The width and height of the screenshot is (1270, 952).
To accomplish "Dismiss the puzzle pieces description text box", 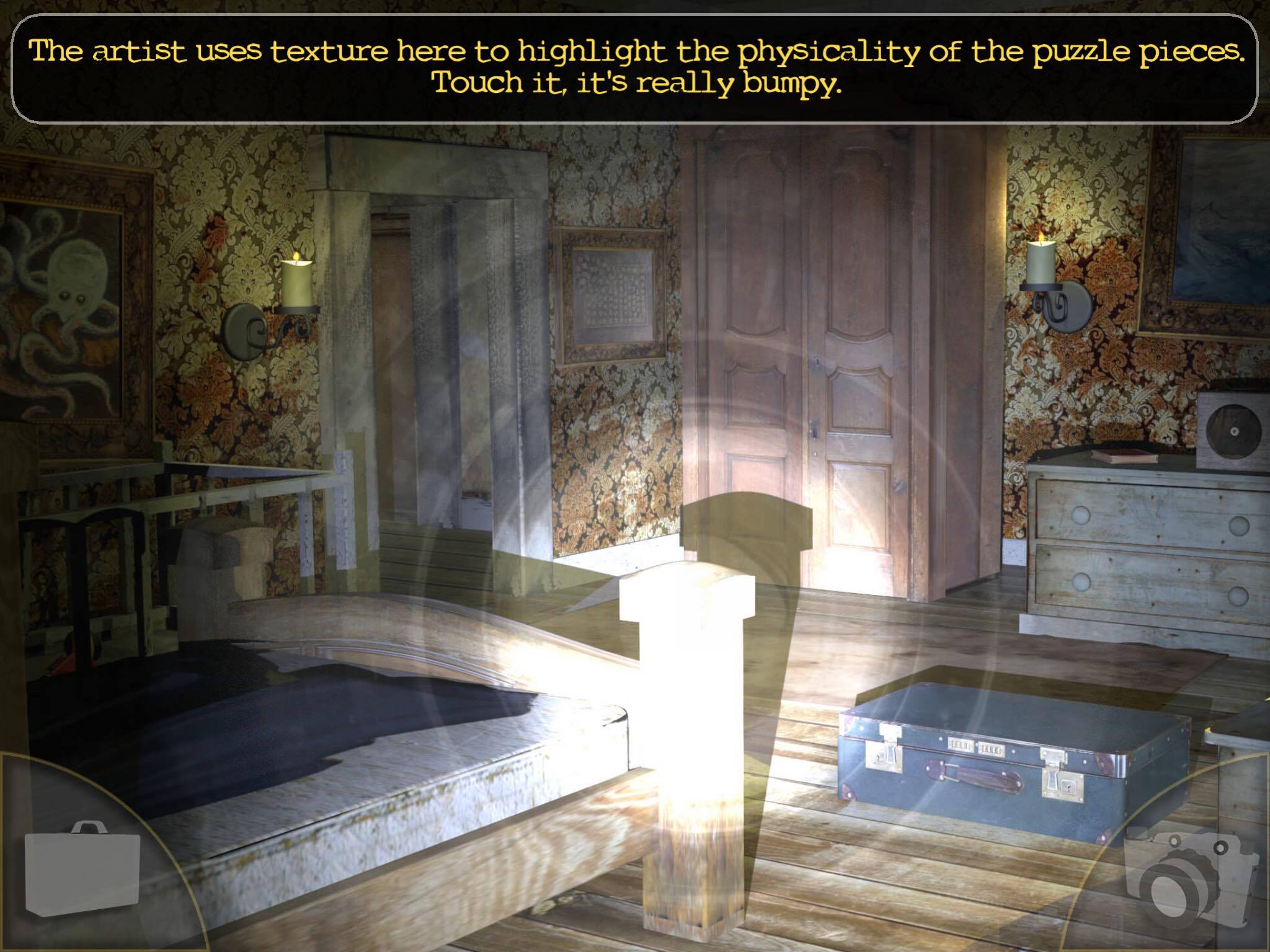I will [635, 68].
